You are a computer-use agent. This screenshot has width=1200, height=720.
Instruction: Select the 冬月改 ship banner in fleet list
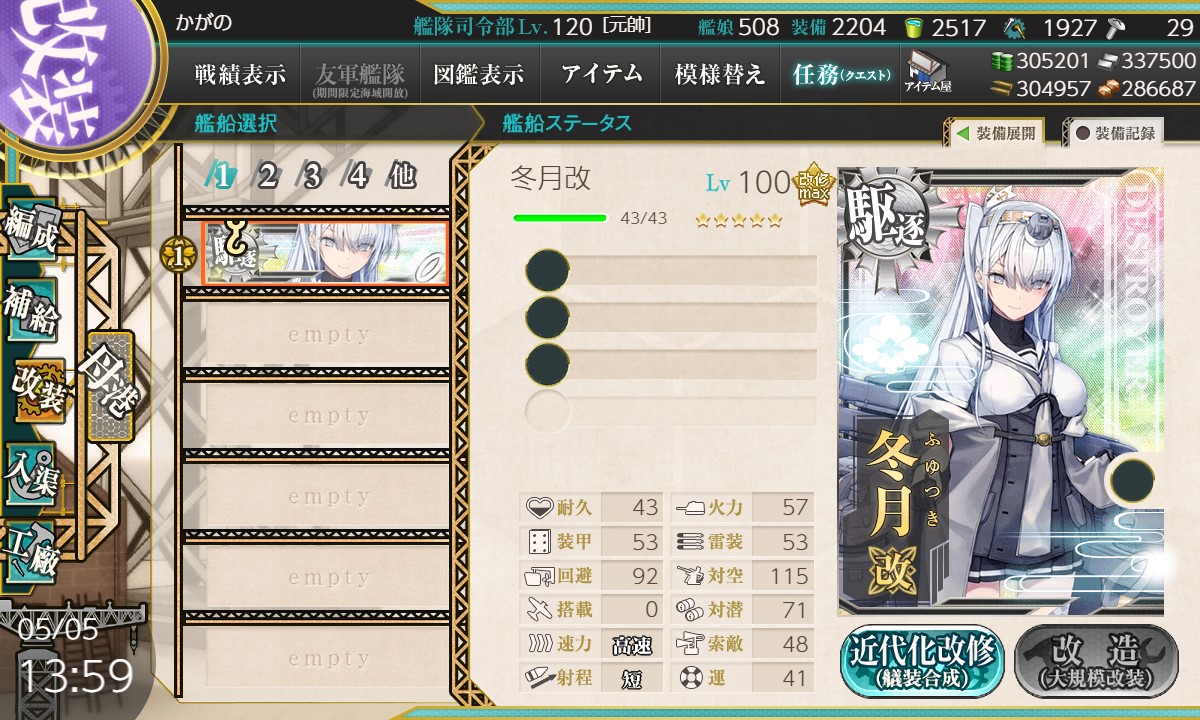324,253
